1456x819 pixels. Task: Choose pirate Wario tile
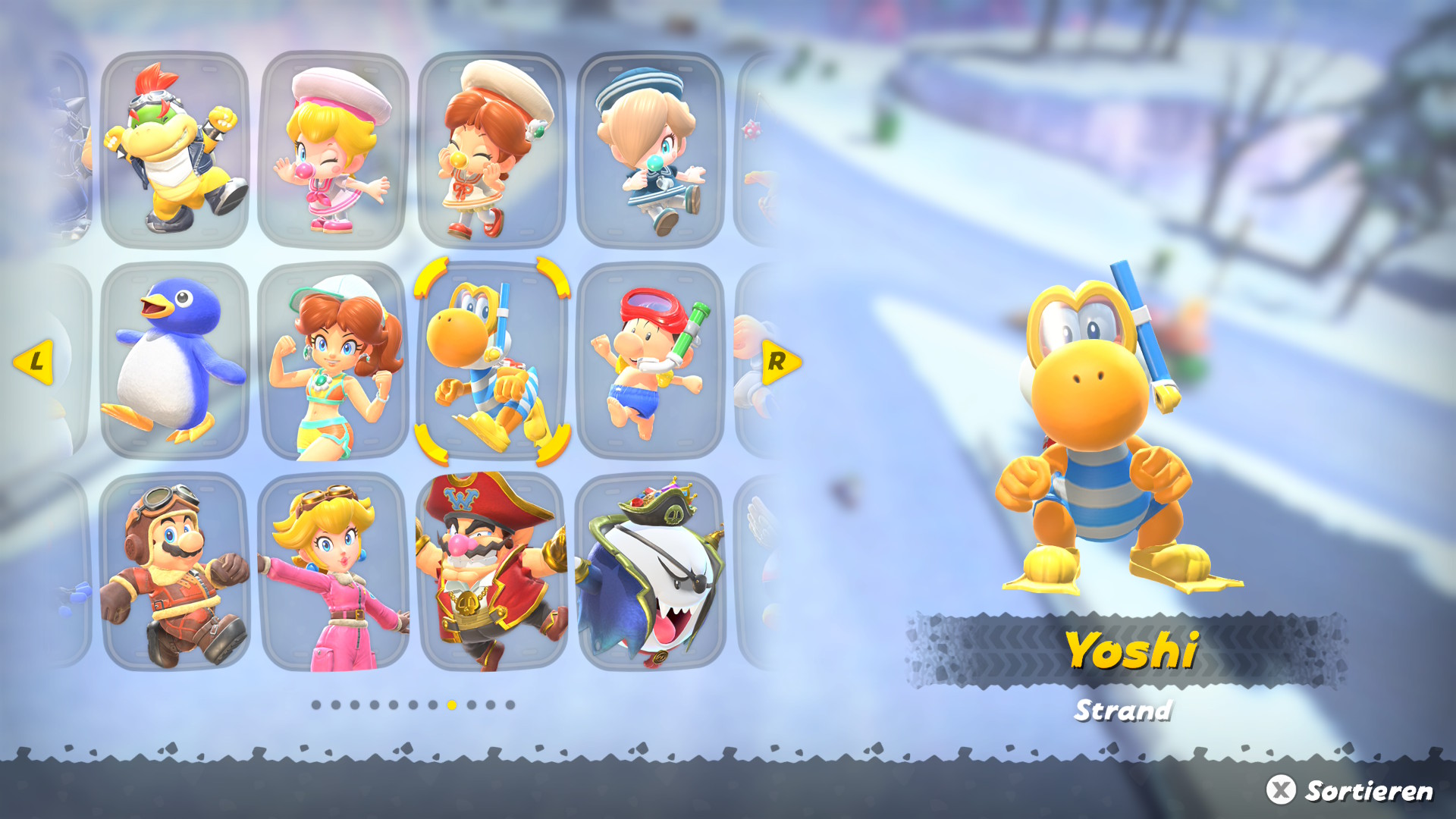tap(491, 572)
